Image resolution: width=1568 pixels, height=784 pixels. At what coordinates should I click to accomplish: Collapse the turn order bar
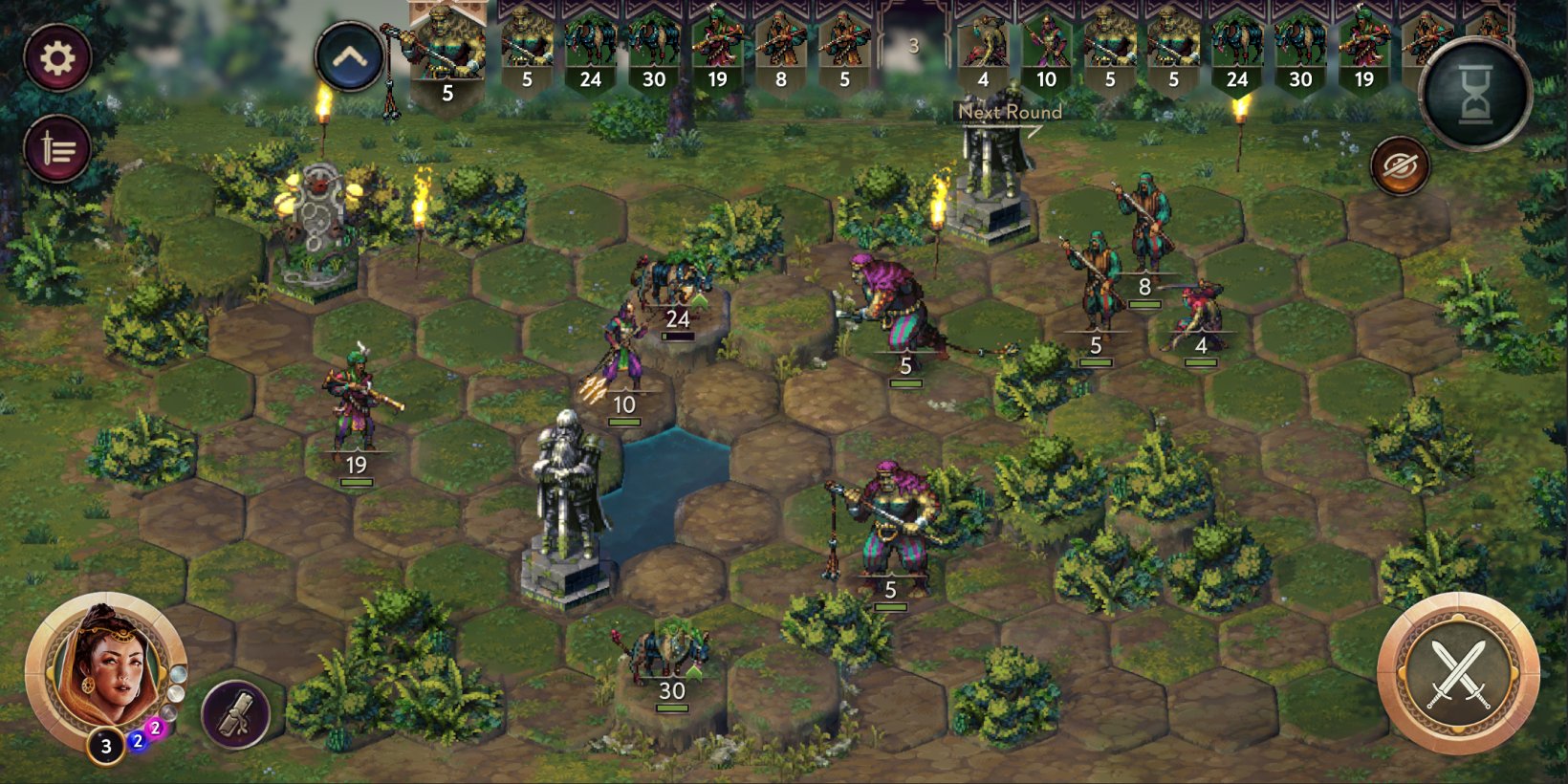[x=349, y=57]
